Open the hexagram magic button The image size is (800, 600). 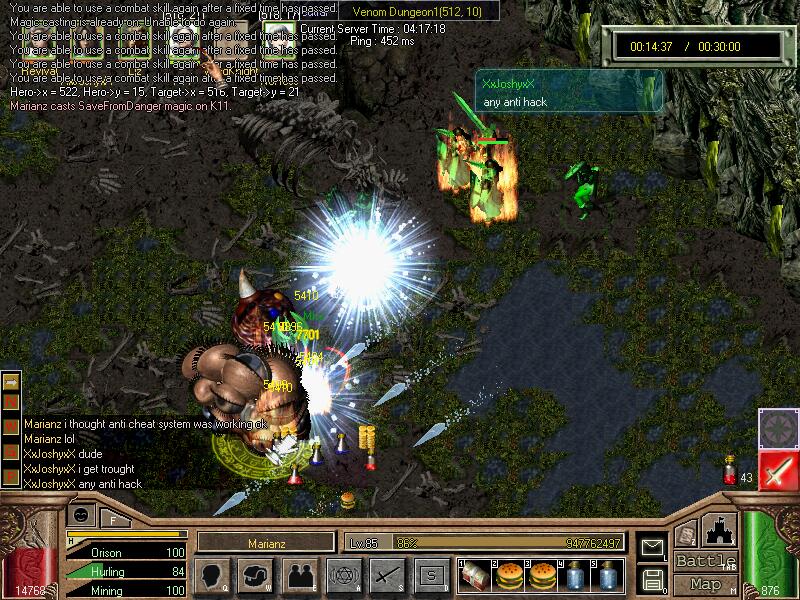343,575
